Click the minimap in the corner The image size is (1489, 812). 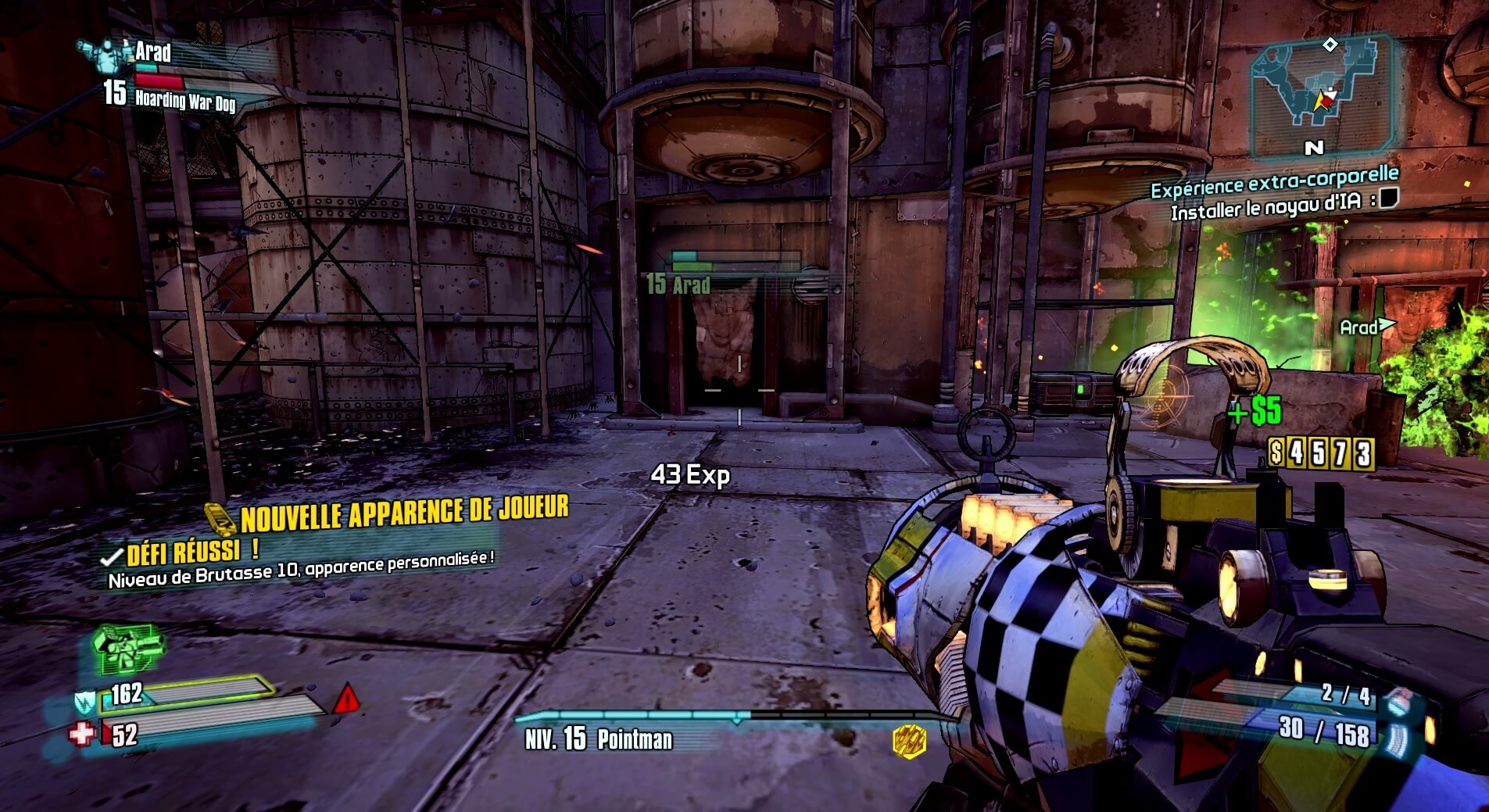coord(1320,94)
